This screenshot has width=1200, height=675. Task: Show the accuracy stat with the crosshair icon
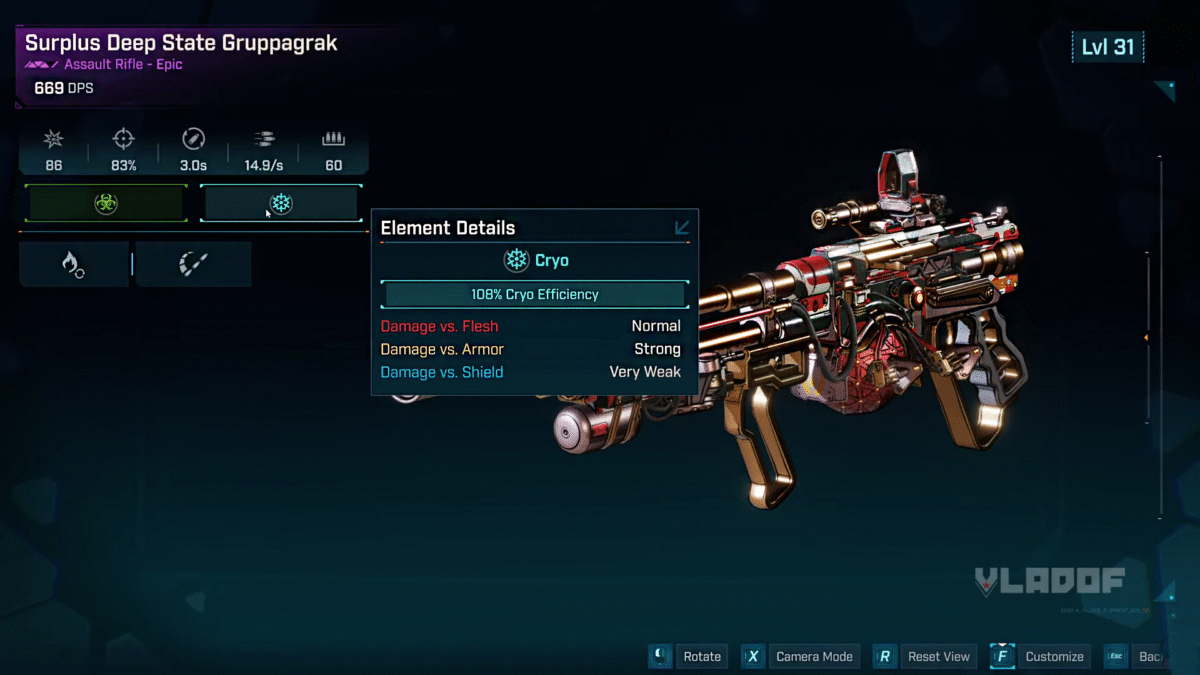point(124,140)
